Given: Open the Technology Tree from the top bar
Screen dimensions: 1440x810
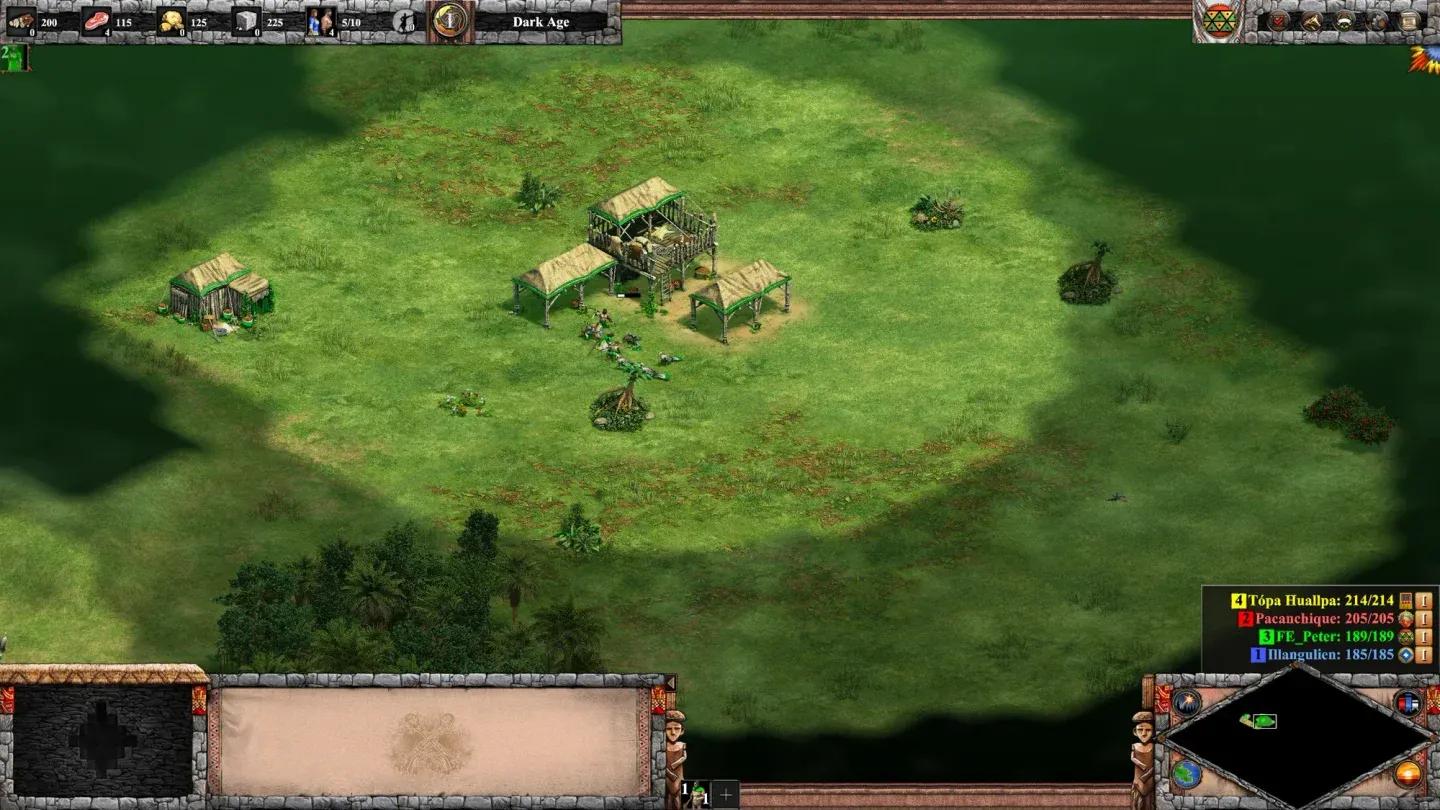Looking at the screenshot, I should pyautogui.click(x=1379, y=21).
